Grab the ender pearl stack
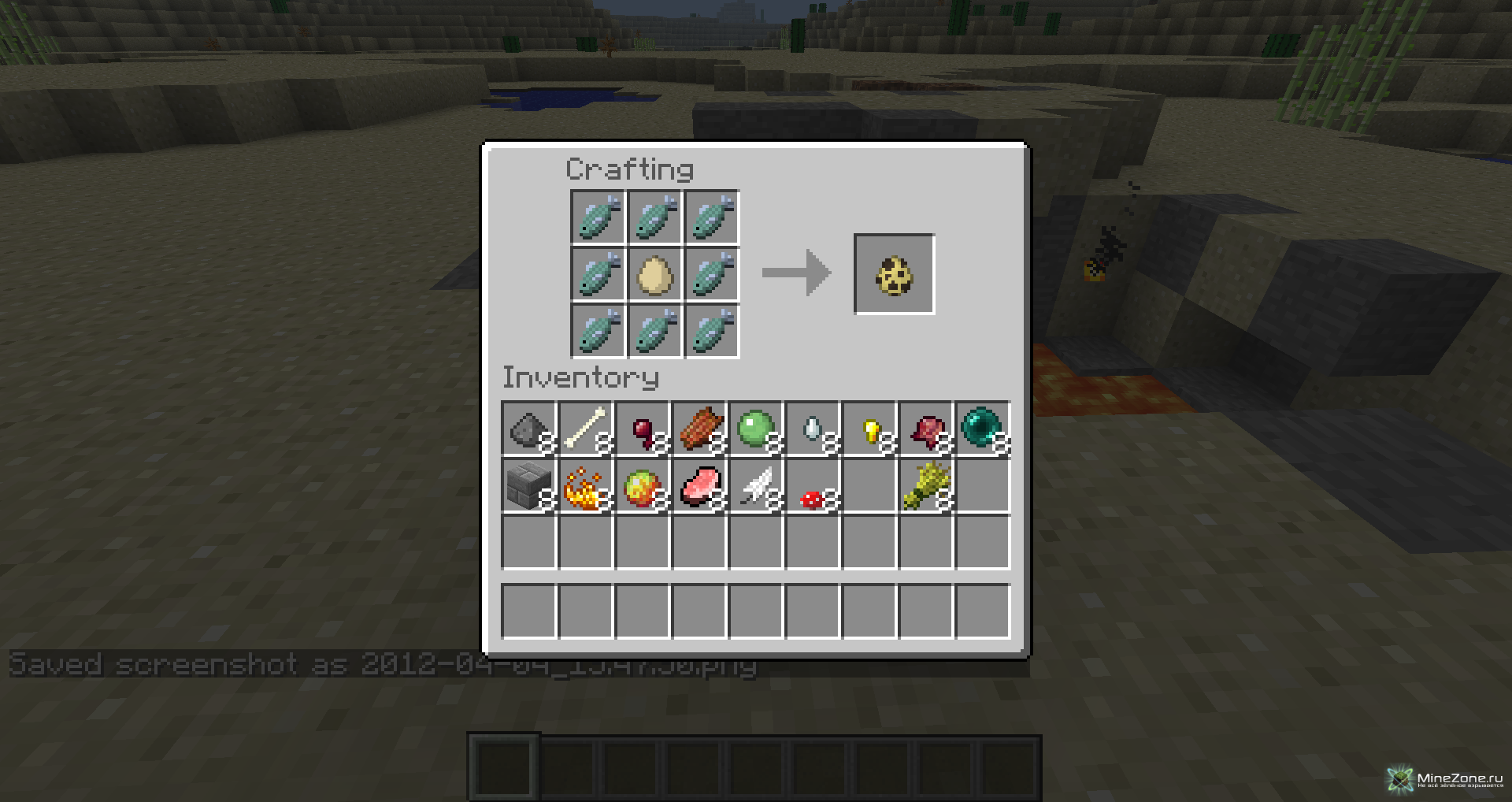Viewport: 1512px width, 802px height. [982, 429]
